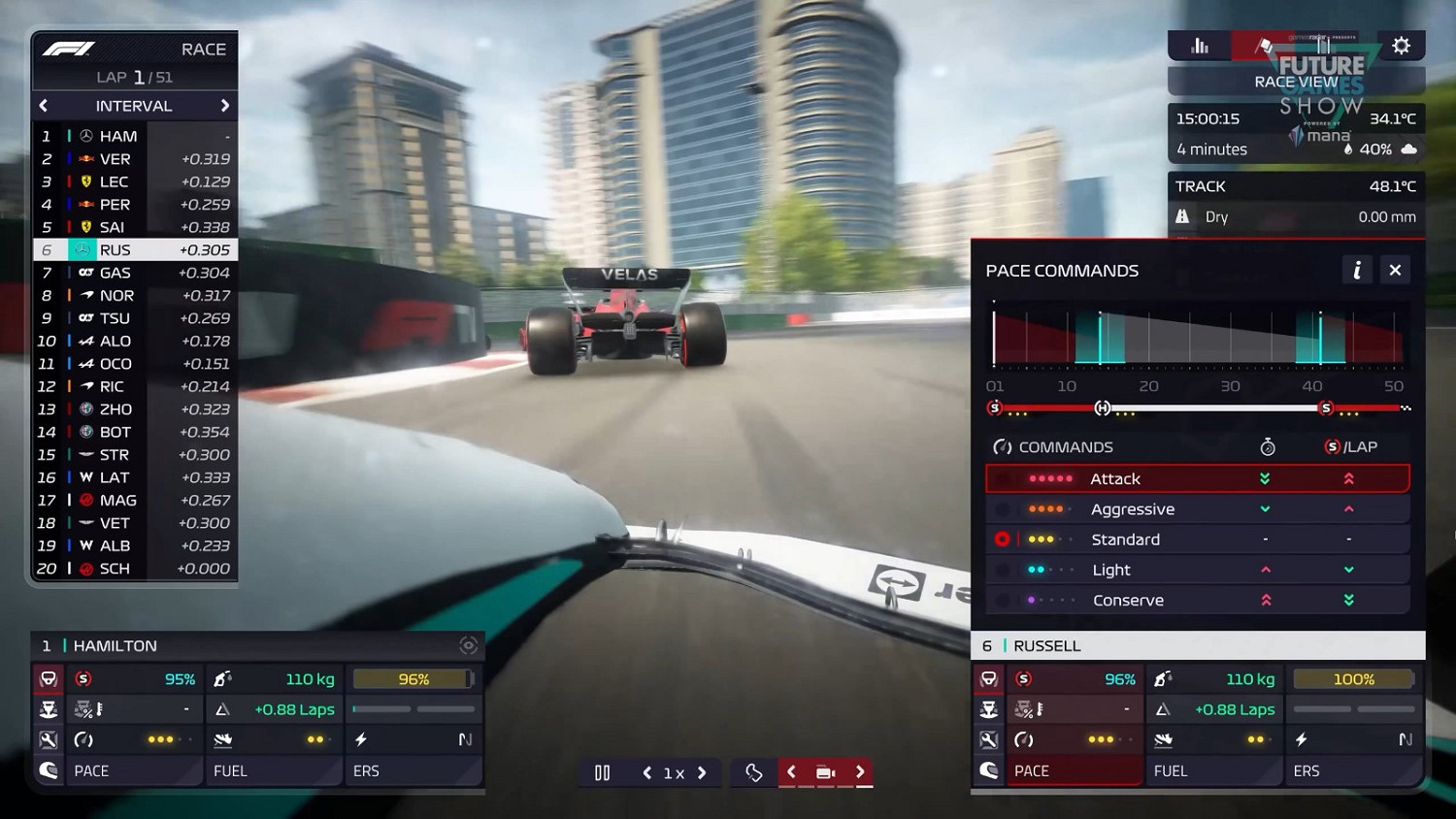Image resolution: width=1456 pixels, height=819 pixels.
Task: Increase simulation speed with the right arrow
Action: 701,772
